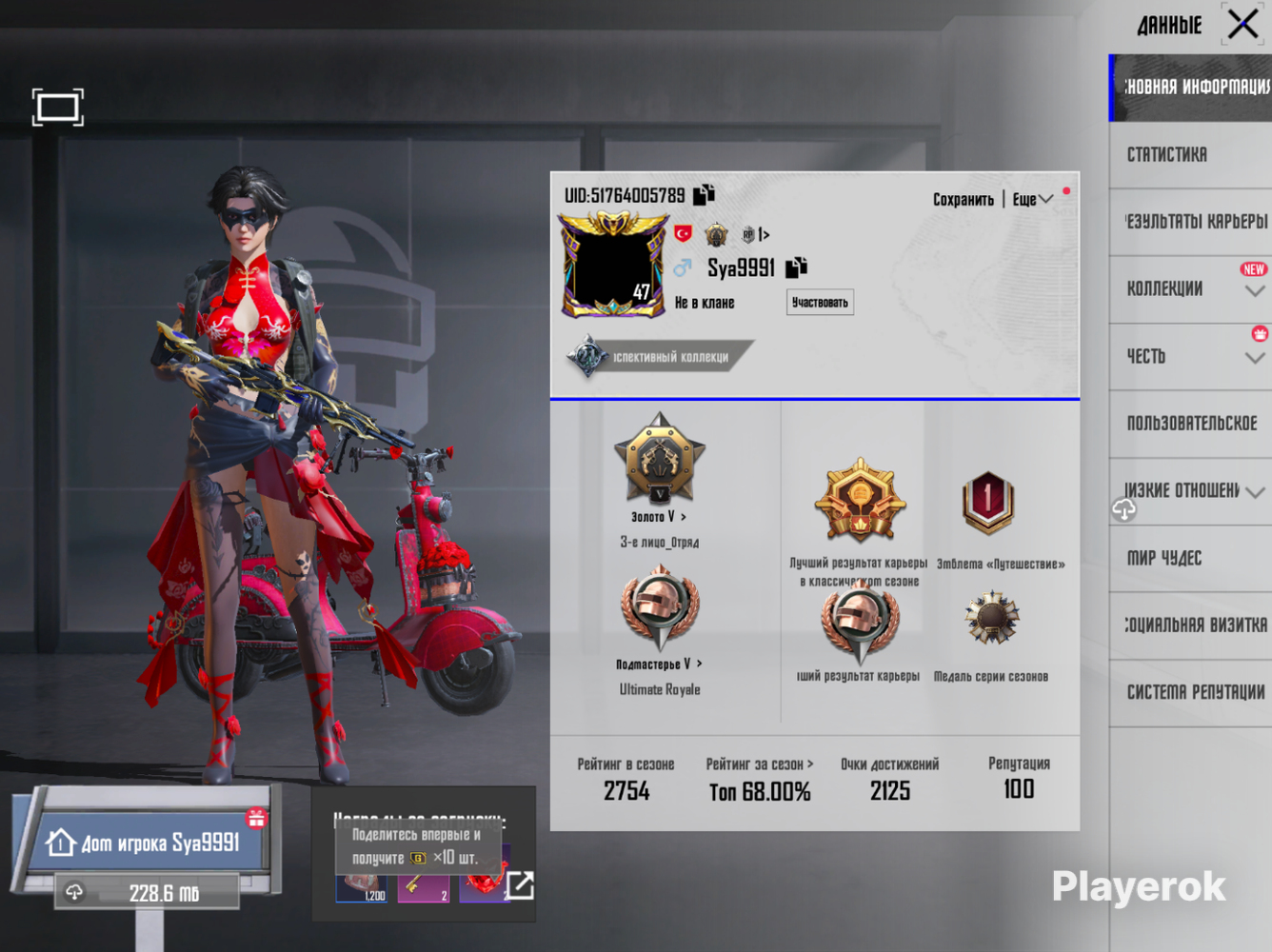Close the player data panel

1242,24
